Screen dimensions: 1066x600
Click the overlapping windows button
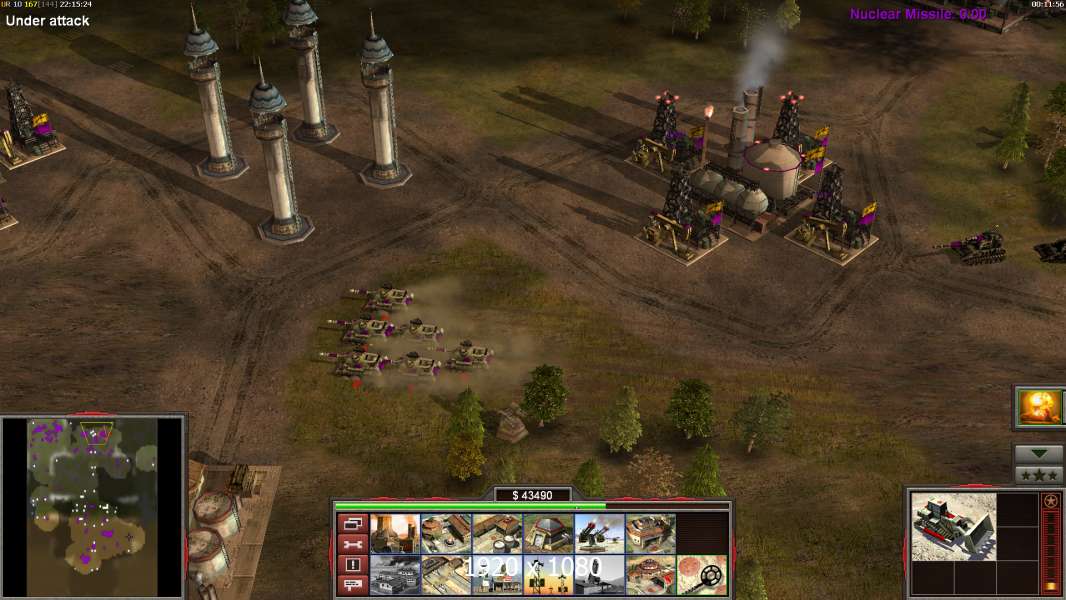pos(352,523)
